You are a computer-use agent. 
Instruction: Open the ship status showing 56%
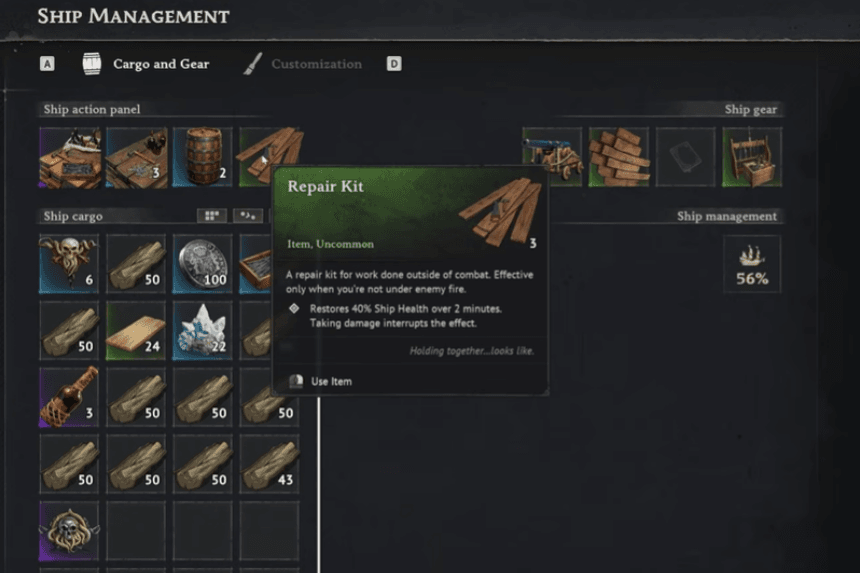[752, 264]
